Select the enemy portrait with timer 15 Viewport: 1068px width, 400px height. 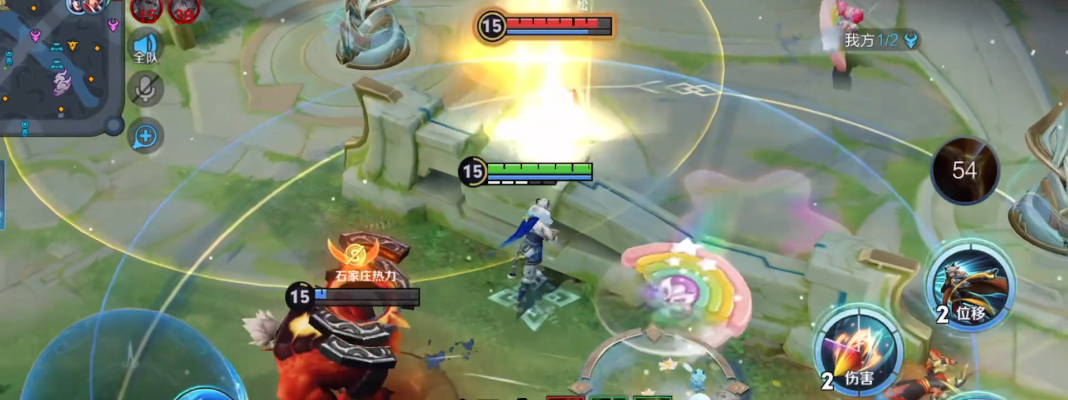[147, 10]
